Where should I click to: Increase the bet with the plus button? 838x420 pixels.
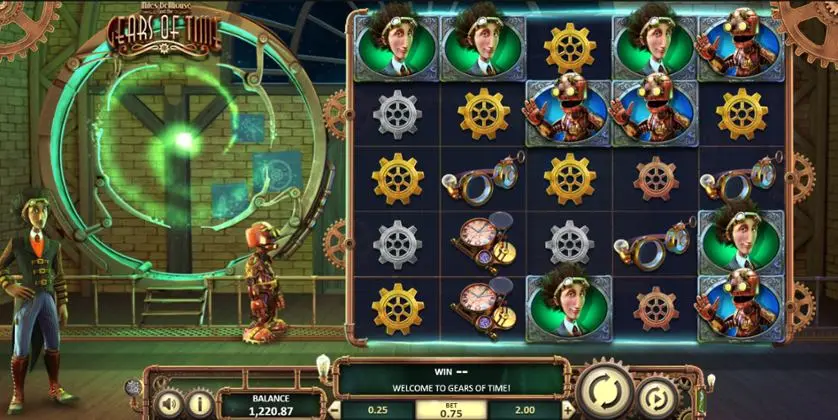(566, 410)
